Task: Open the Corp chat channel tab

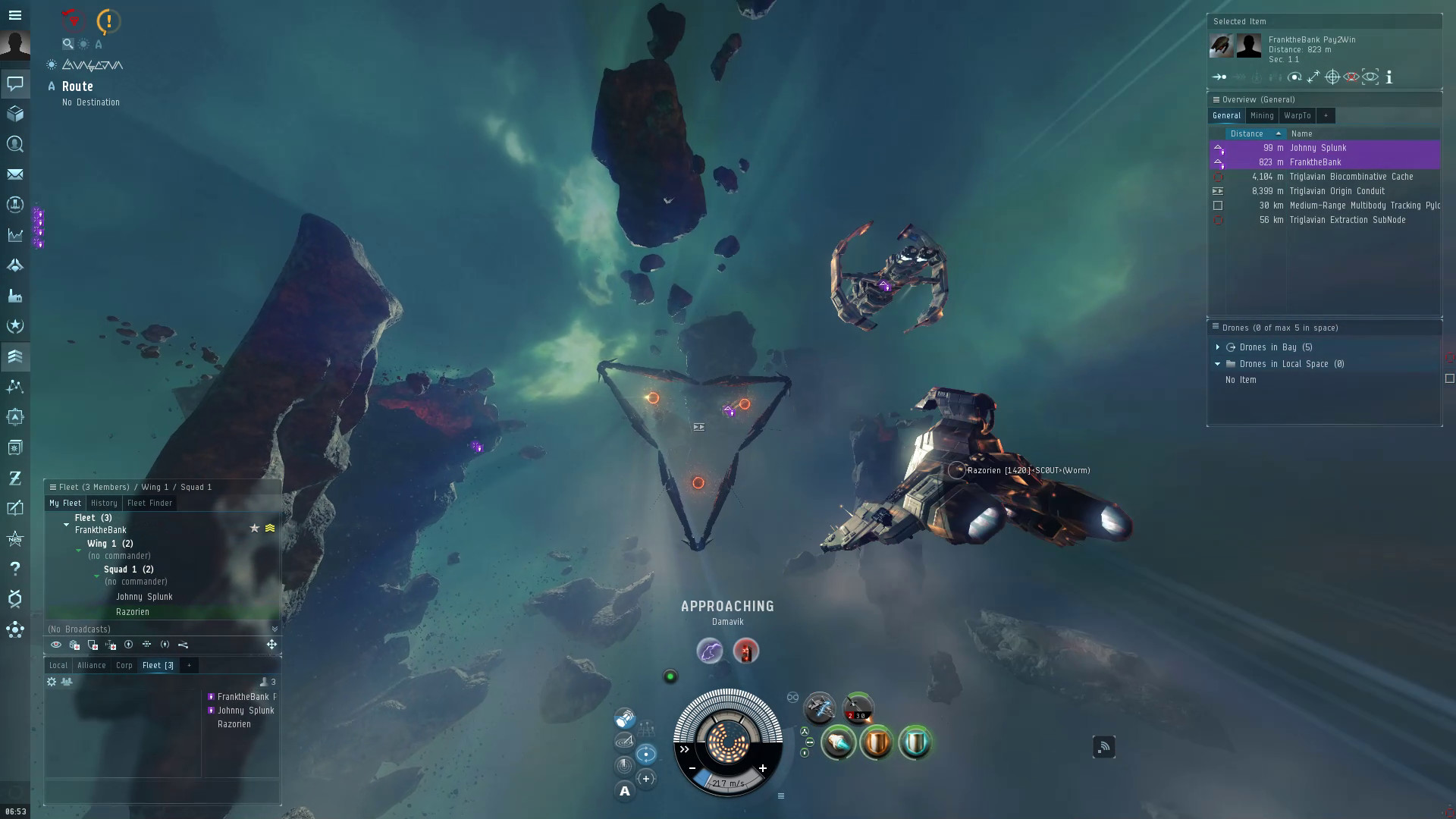Action: 124,665
